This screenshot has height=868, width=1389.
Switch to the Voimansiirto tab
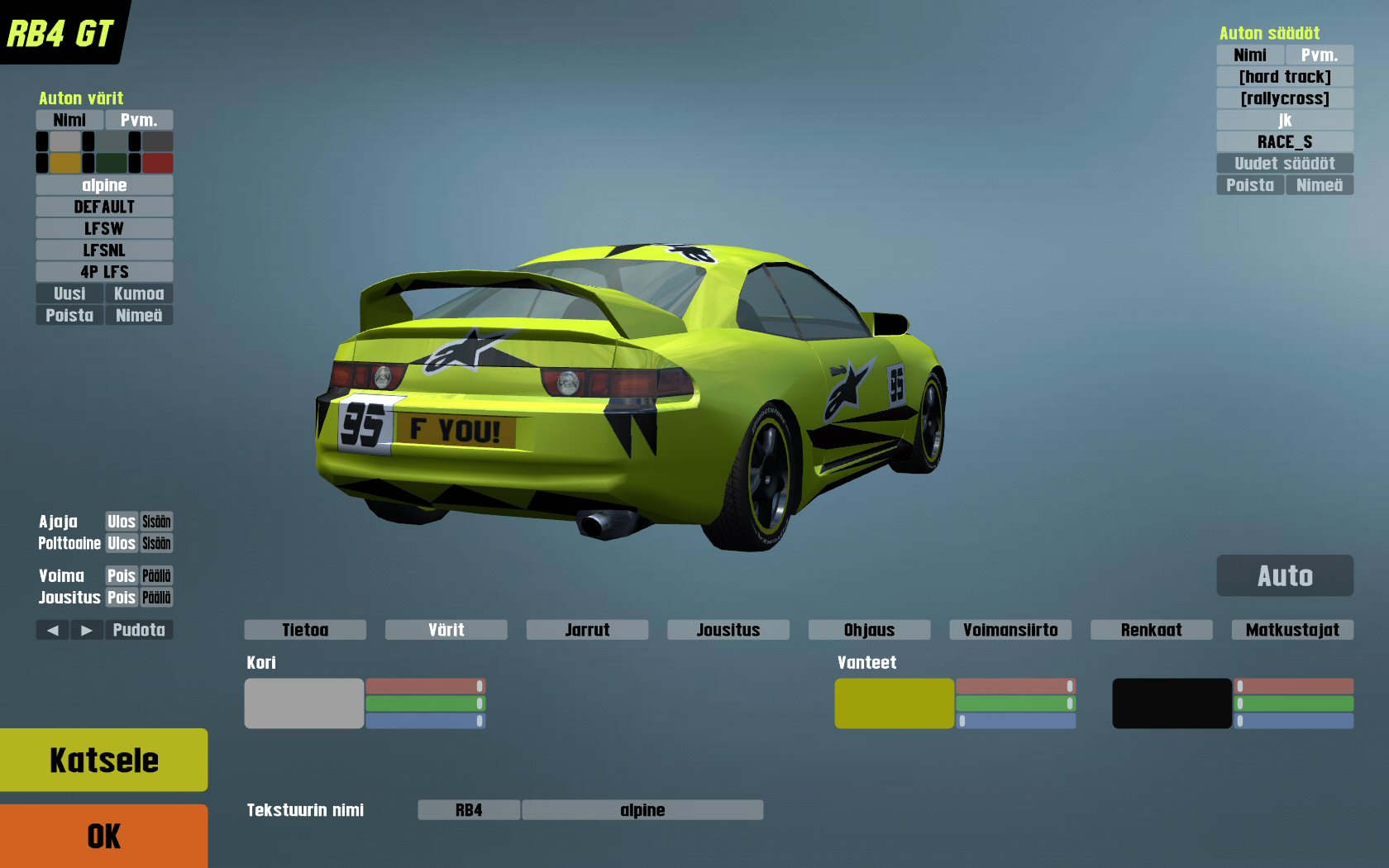click(x=1010, y=630)
